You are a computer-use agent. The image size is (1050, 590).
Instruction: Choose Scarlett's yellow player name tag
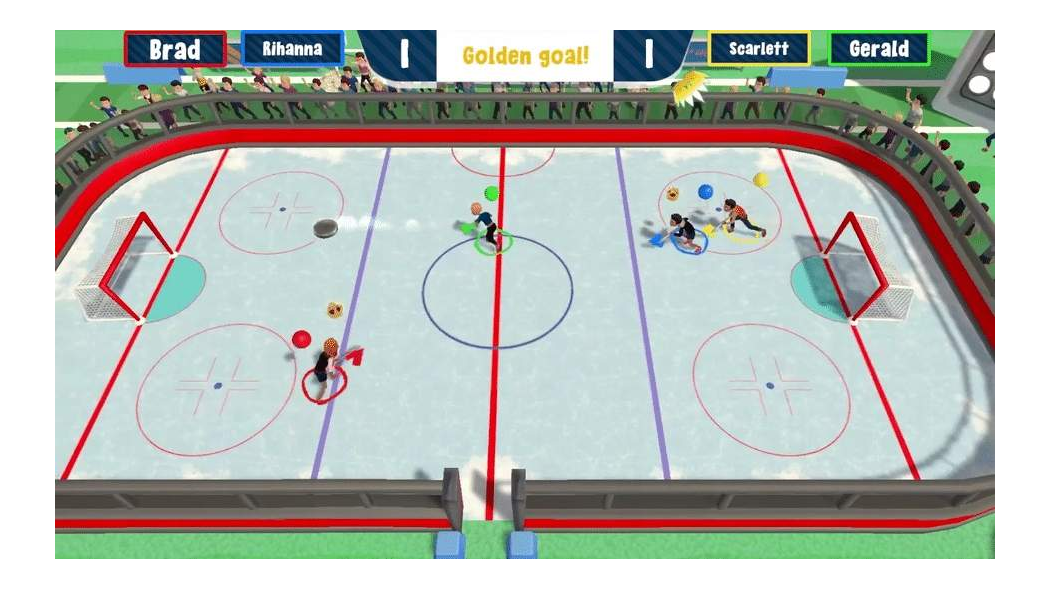(x=758, y=48)
